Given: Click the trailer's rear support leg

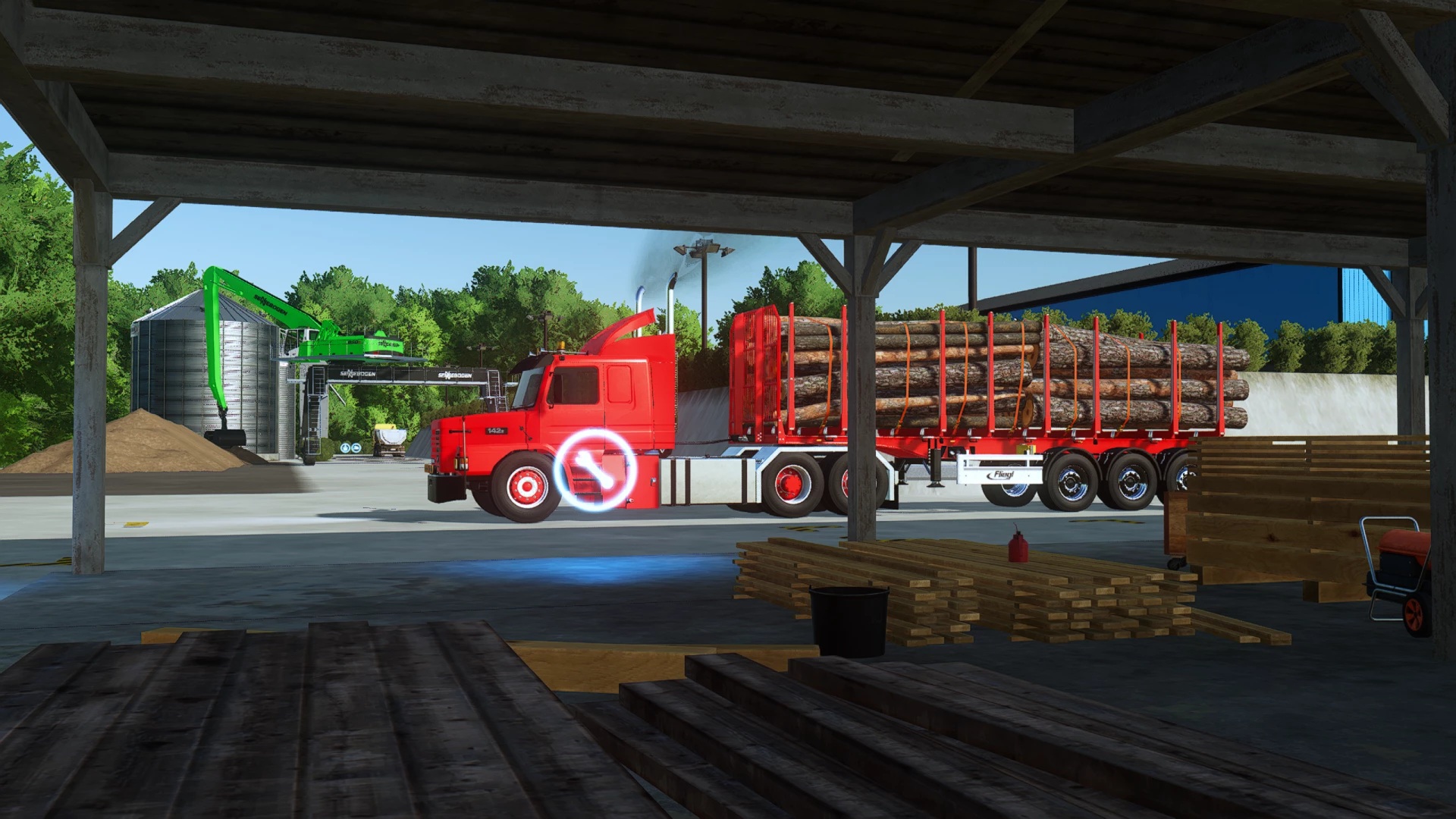Looking at the screenshot, I should click(935, 467).
